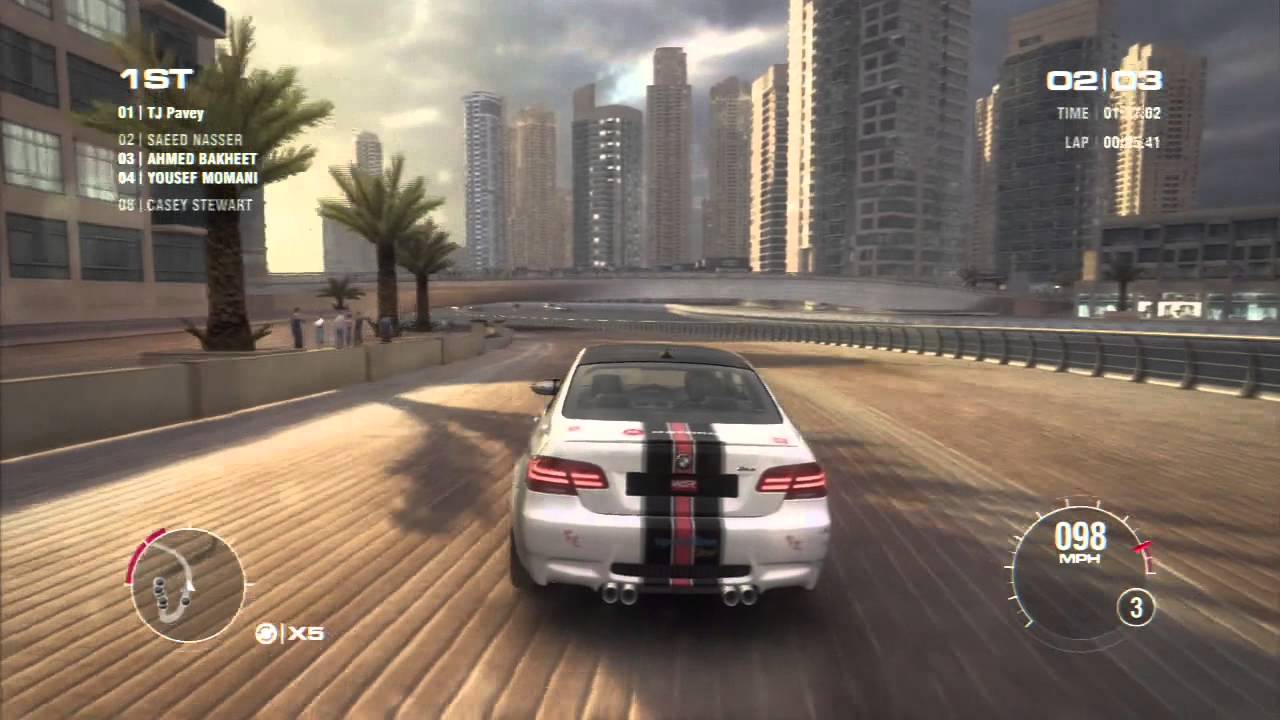Image resolution: width=1280 pixels, height=720 pixels.
Task: Choose Ahmed Bakheet leaderboard row
Action: 187,159
